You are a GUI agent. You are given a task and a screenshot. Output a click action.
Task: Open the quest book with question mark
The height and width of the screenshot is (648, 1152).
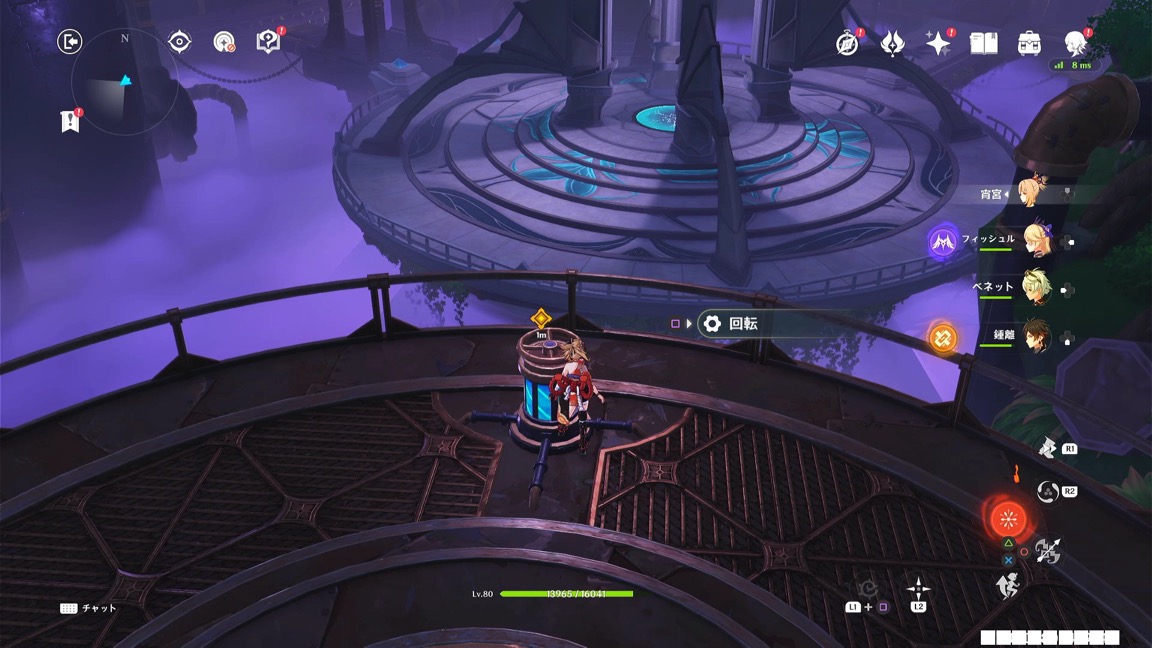[x=268, y=41]
